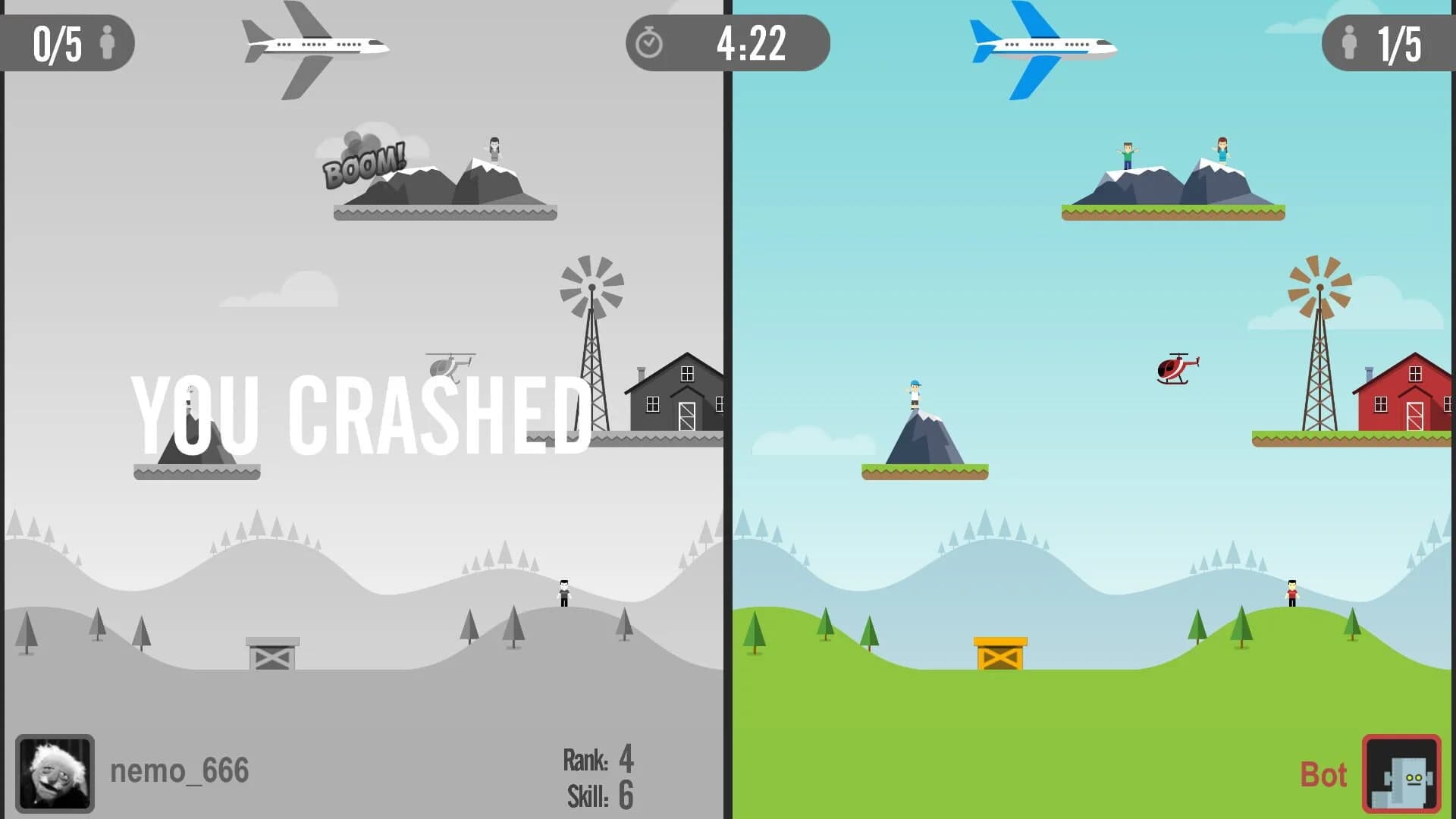
Task: Click the Bot label text
Action: (1324, 775)
